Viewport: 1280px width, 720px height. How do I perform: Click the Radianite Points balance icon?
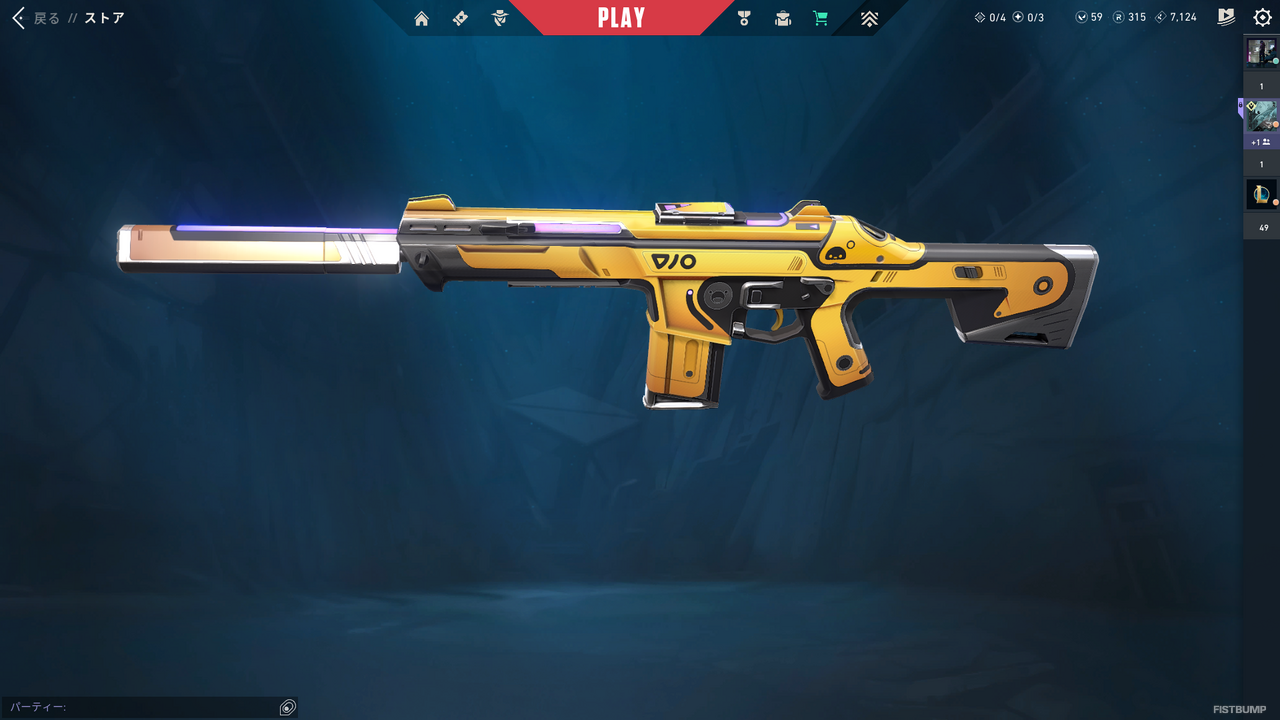point(1119,17)
